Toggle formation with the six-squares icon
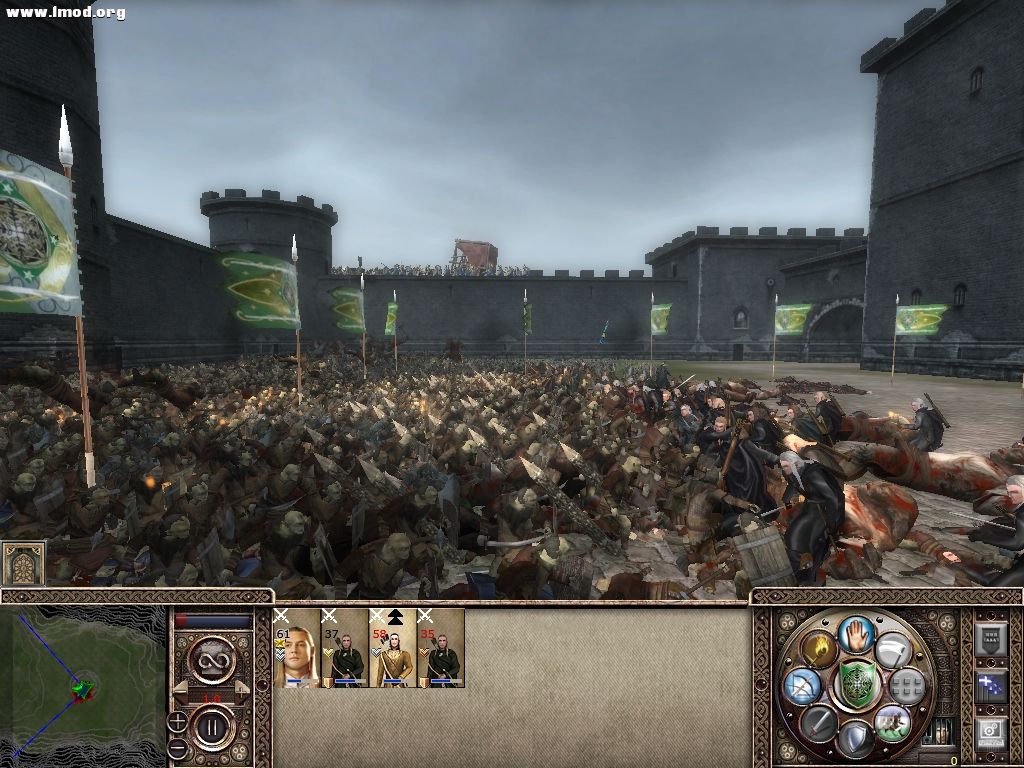The image size is (1024, 768). pyautogui.click(x=908, y=686)
